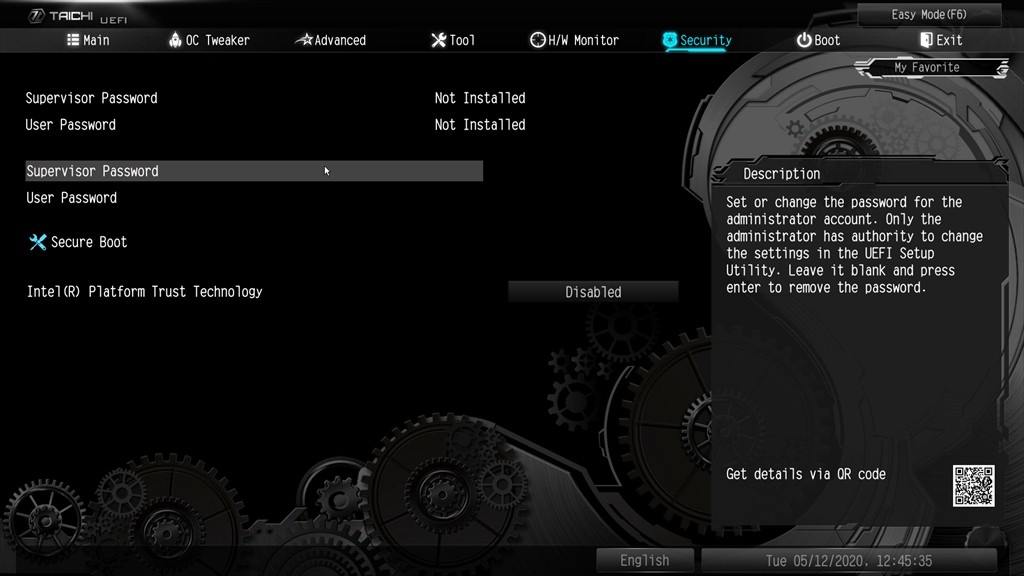This screenshot has height=576, width=1024.
Task: Open the Intel Platform Trust Technology Disabled dropdown
Action: tap(593, 292)
